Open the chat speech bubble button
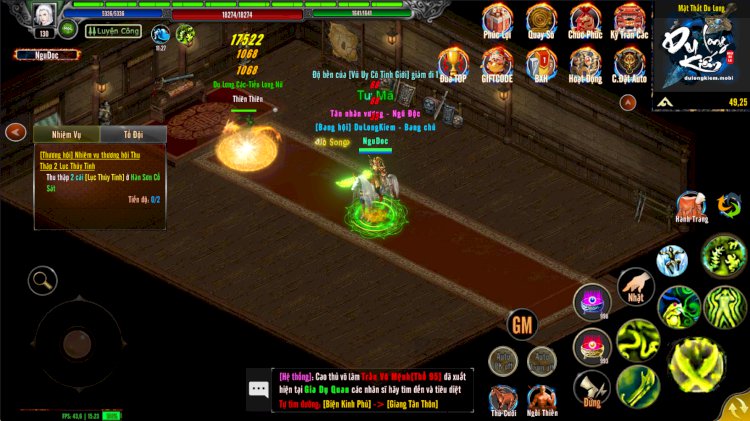This screenshot has width=750, height=421. tap(259, 390)
